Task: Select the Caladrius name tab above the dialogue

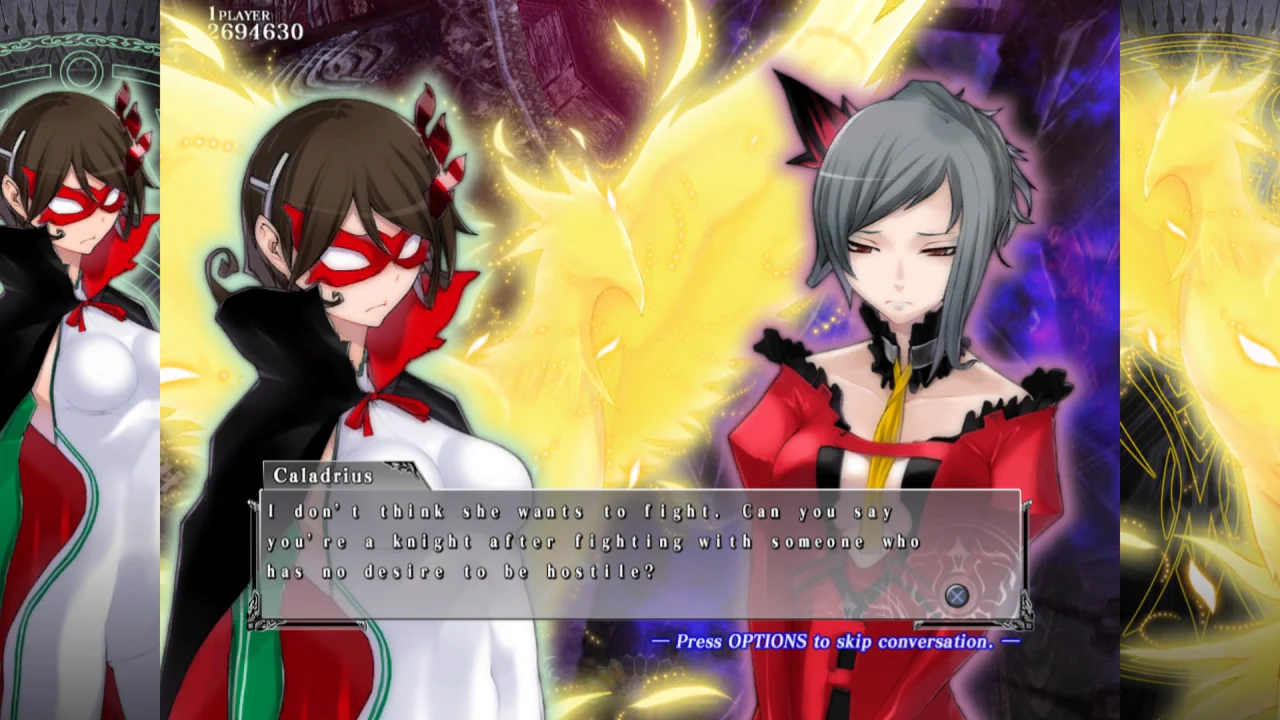Action: click(x=320, y=476)
